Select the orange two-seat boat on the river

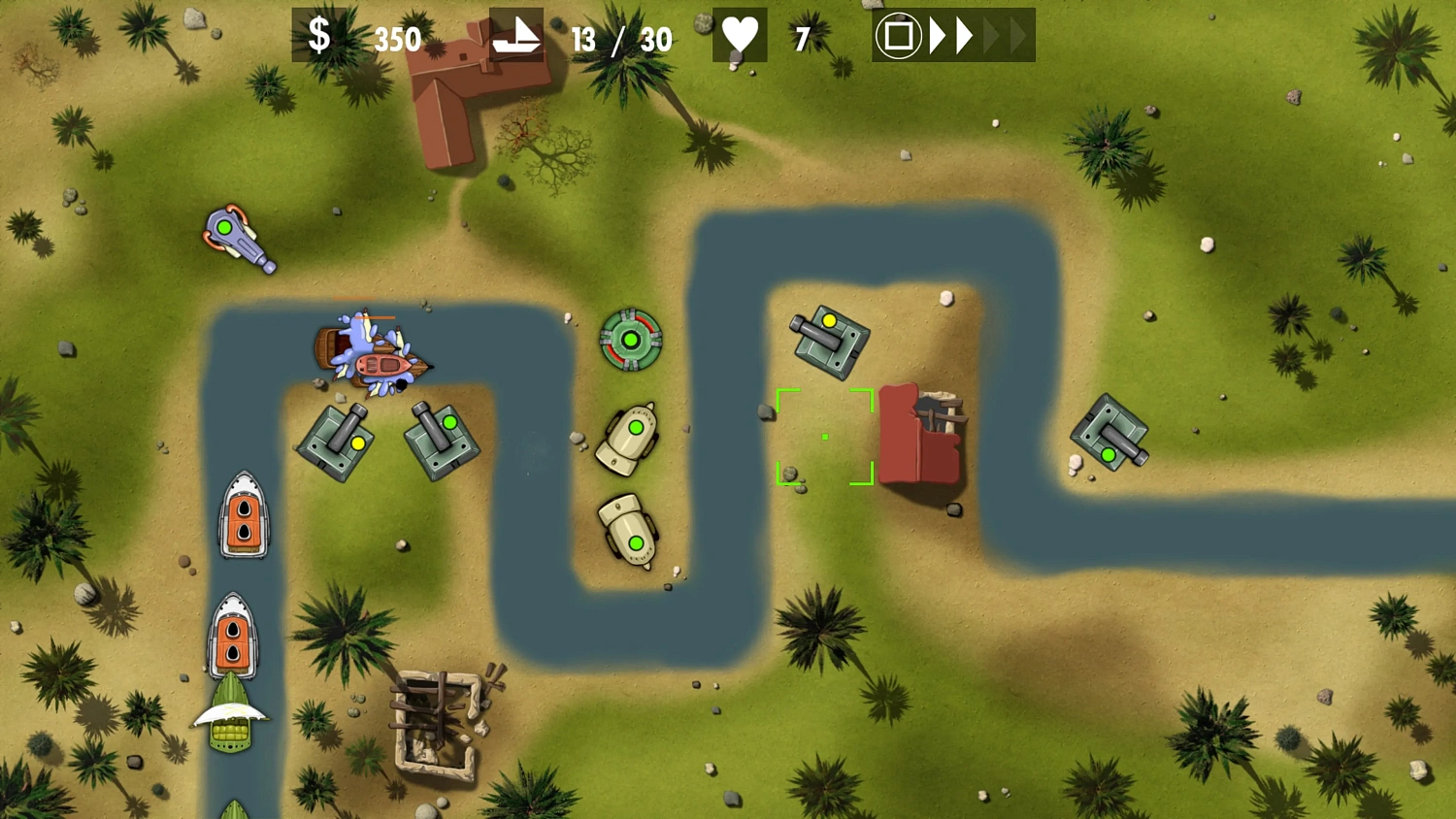click(x=243, y=516)
